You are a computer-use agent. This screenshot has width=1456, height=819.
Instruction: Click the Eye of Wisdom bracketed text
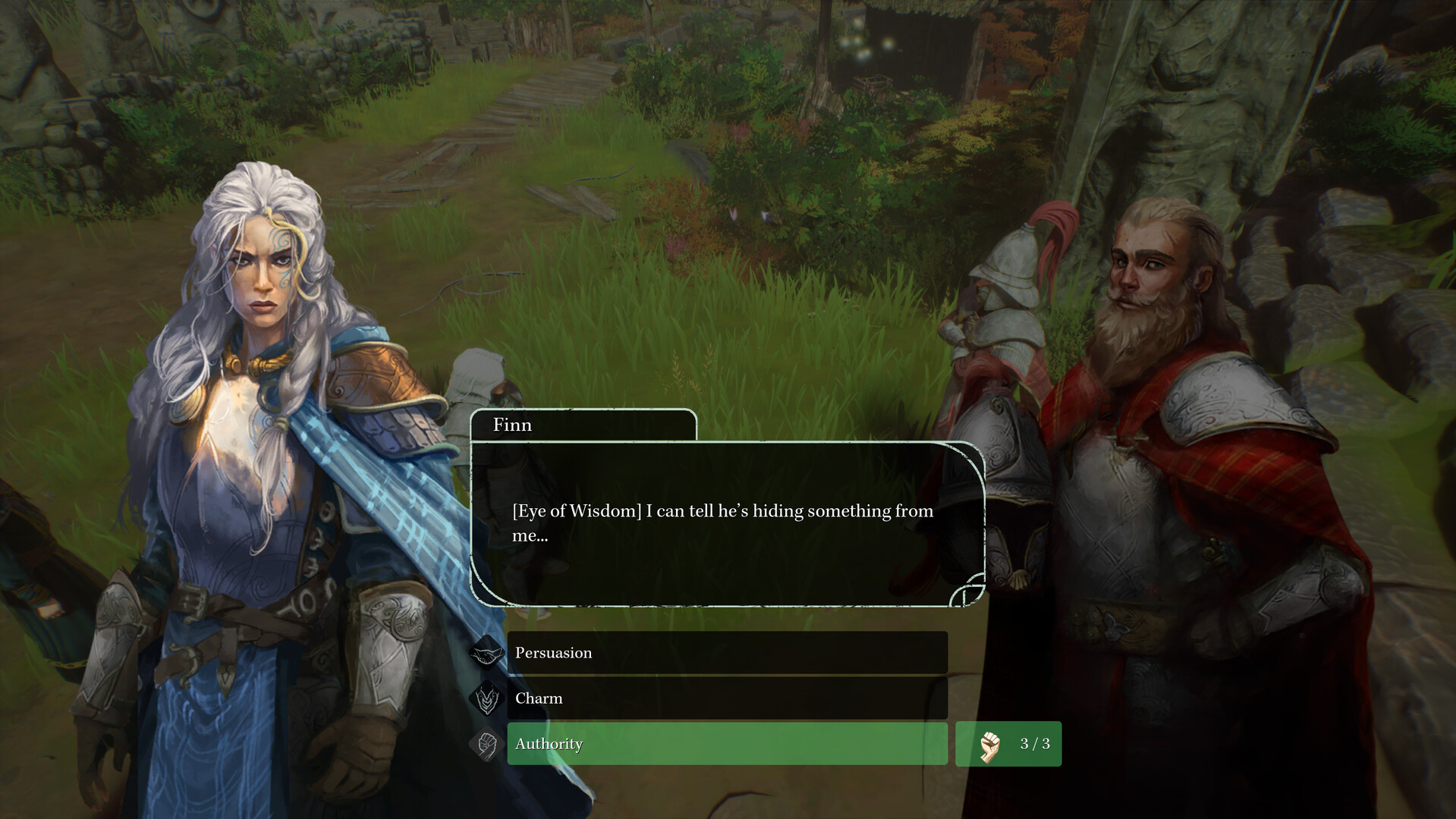pos(577,511)
